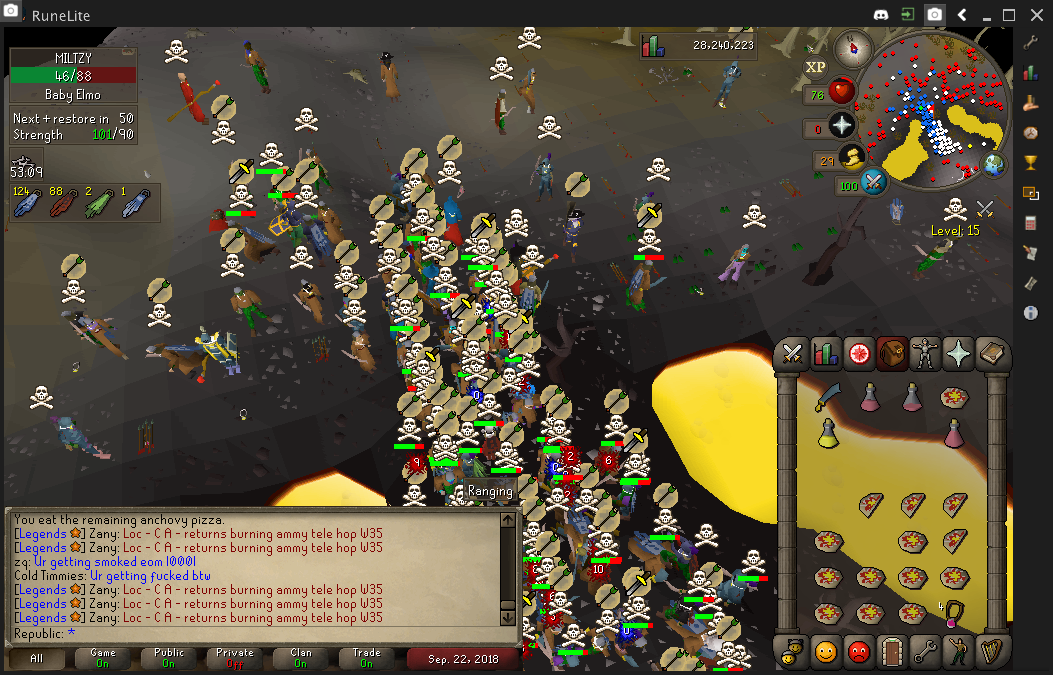Viewport: 1053px width, 675px height.
Task: Switch to the Stats tab
Action: tap(826, 354)
